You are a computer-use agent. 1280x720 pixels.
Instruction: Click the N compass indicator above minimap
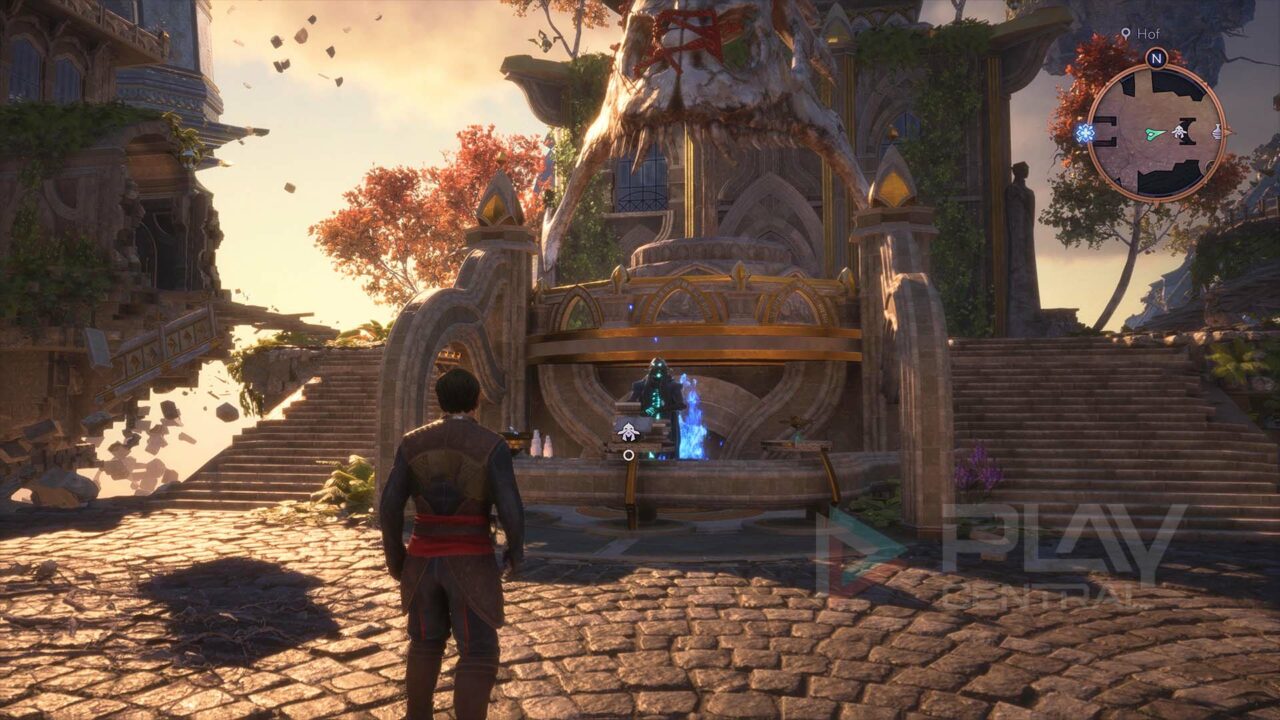[x=1156, y=58]
